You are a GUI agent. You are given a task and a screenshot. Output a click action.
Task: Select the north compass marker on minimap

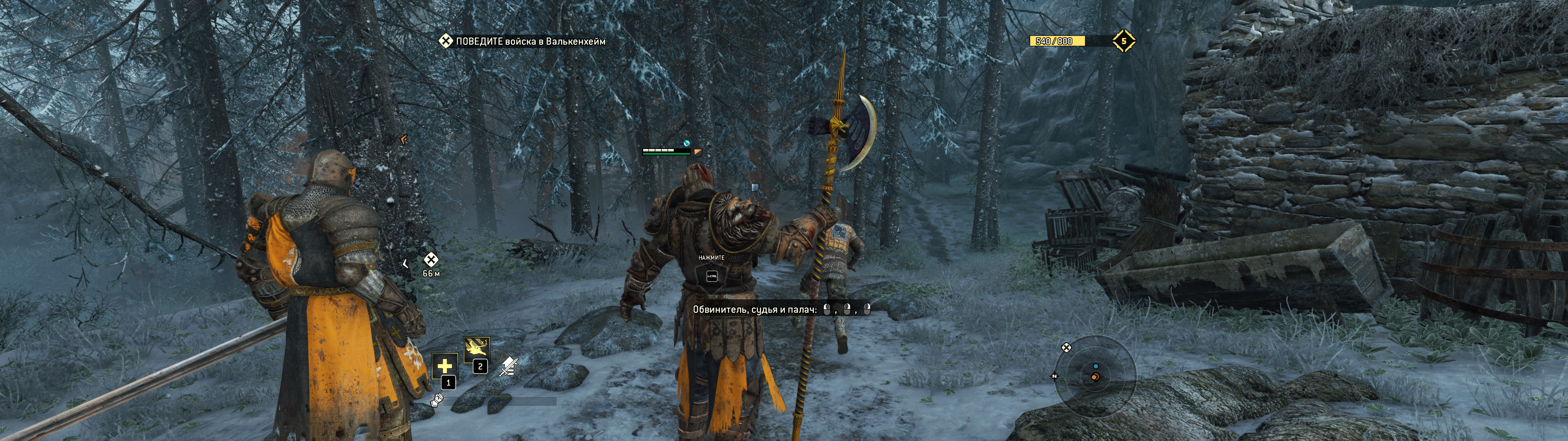click(x=1054, y=376)
